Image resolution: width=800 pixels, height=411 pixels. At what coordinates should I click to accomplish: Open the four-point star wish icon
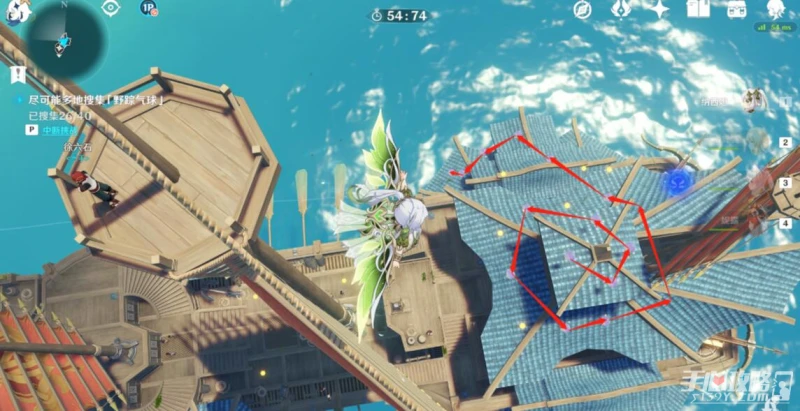659,10
